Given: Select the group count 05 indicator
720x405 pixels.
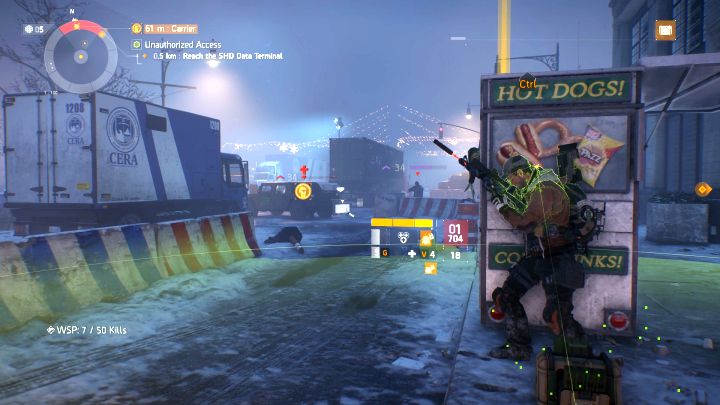Looking at the screenshot, I should (x=33, y=29).
